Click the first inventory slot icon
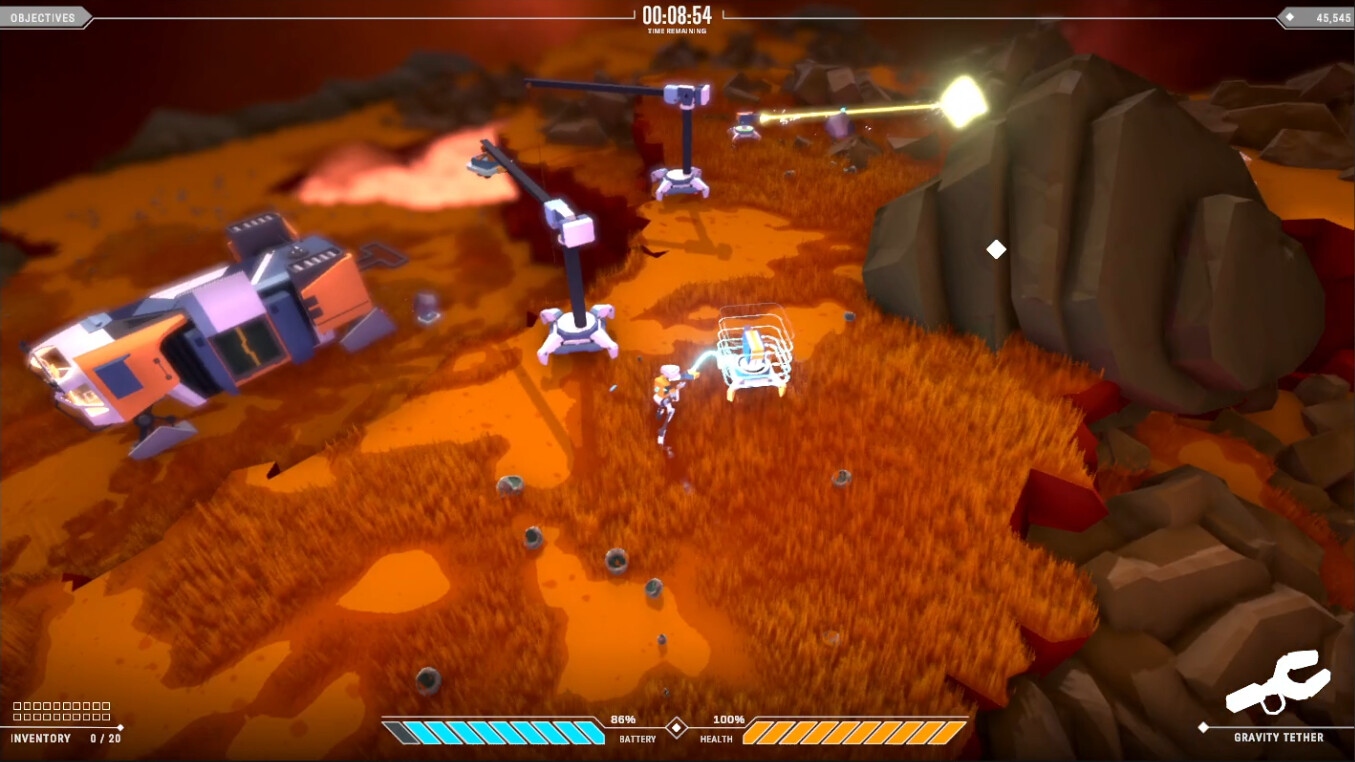 tap(18, 705)
